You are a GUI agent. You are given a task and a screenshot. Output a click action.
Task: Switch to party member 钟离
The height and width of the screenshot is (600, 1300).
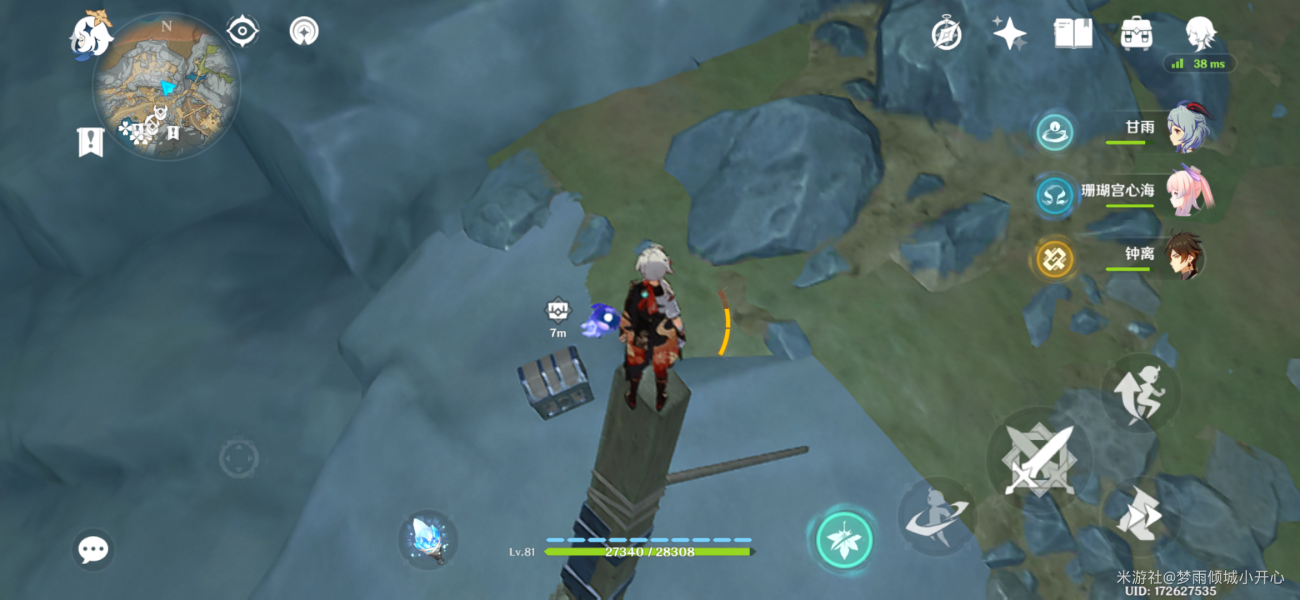click(1183, 256)
